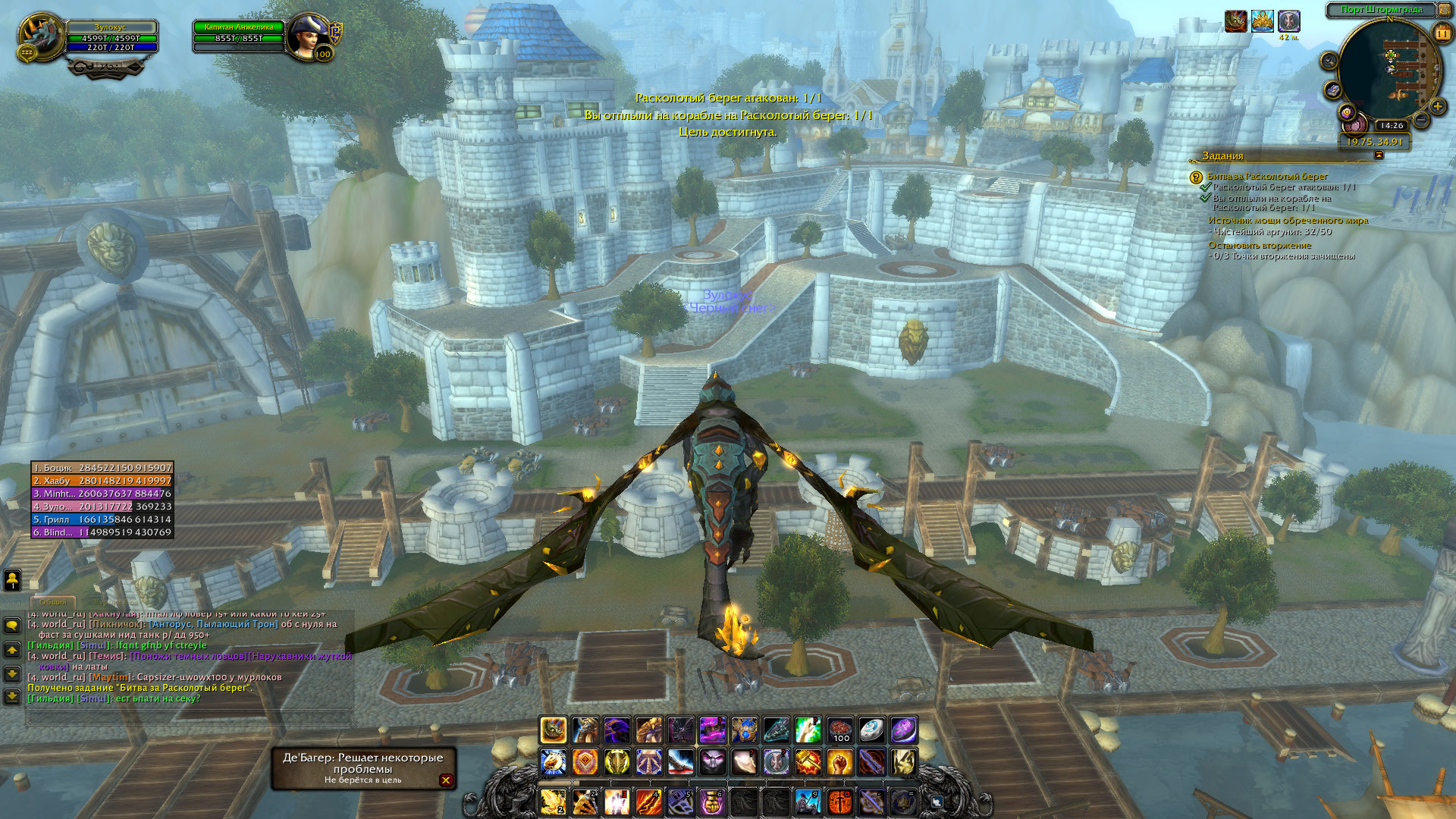Zoom in the minimap with the plus button

click(1437, 107)
